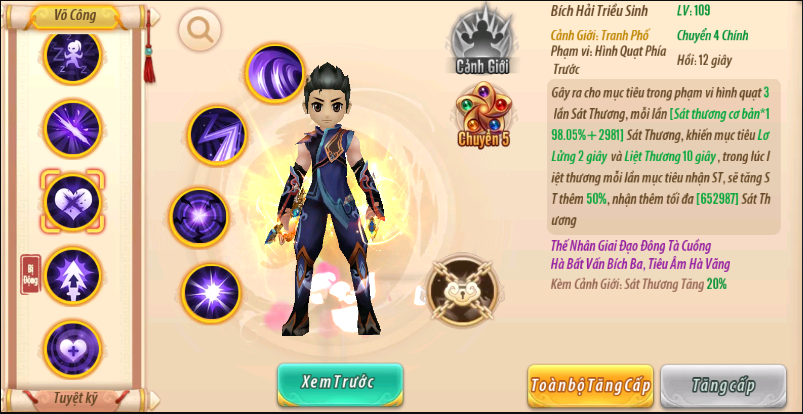
Task: Pick the upward arrow passive skill
Action: click(72, 273)
